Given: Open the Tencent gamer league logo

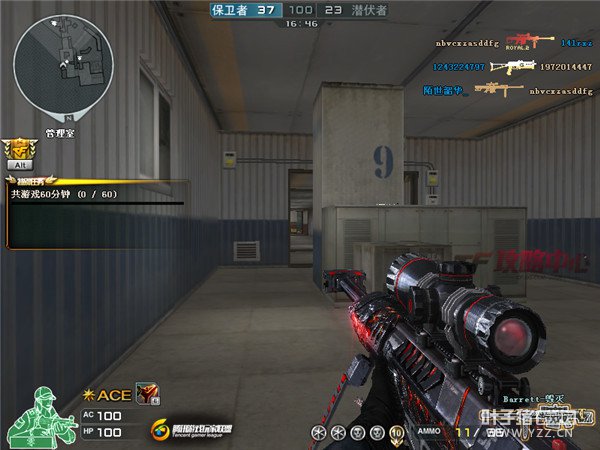Looking at the screenshot, I should 191,430.
